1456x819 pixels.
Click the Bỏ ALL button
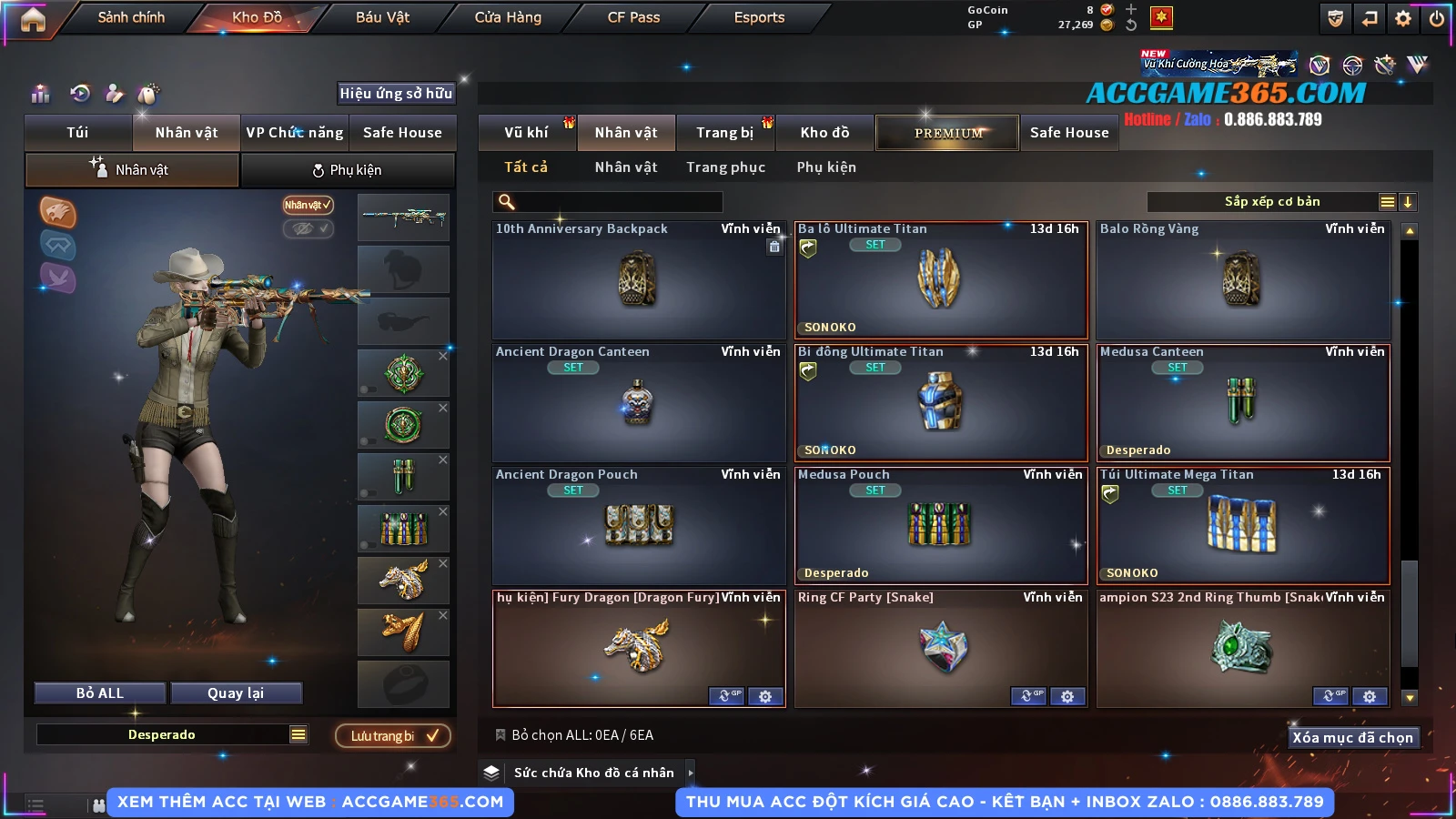coord(100,693)
